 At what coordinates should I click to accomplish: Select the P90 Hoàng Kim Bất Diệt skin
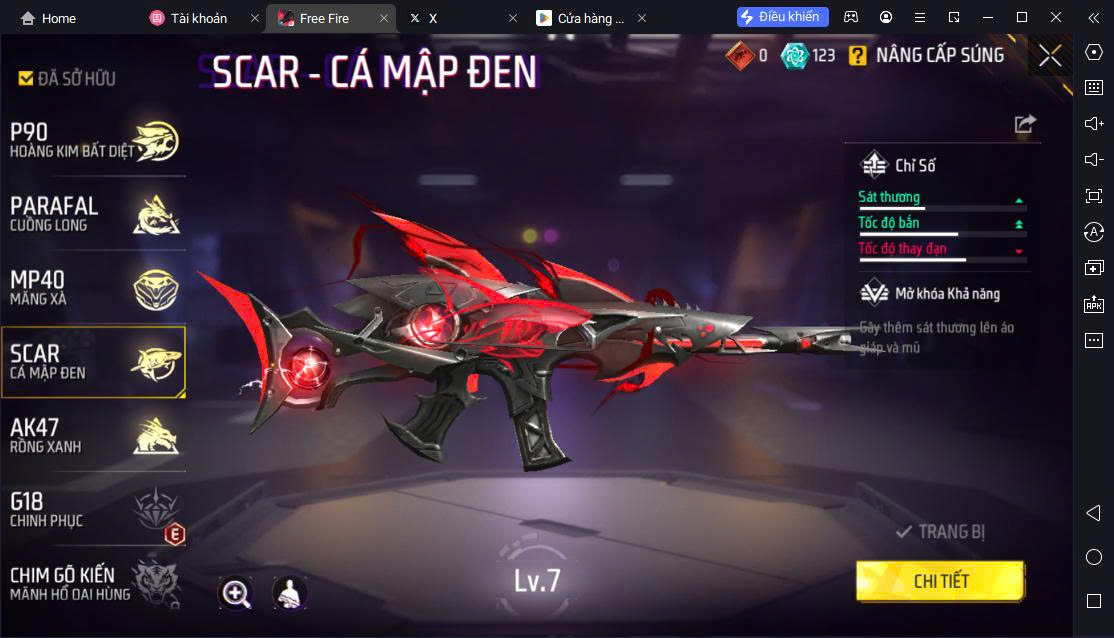93,141
